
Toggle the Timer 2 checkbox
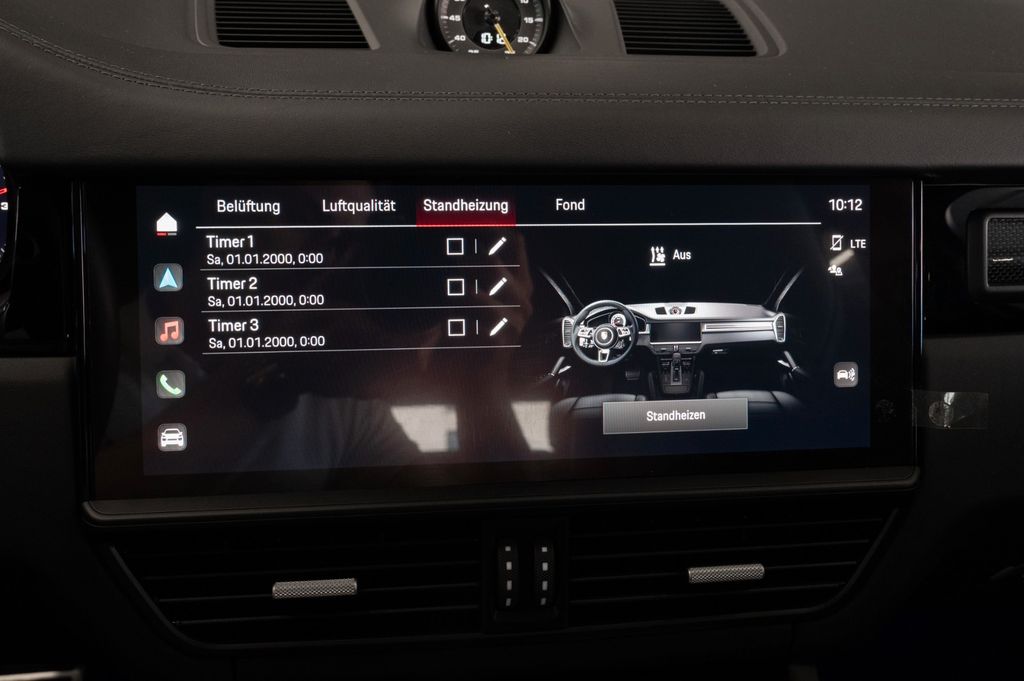point(456,287)
